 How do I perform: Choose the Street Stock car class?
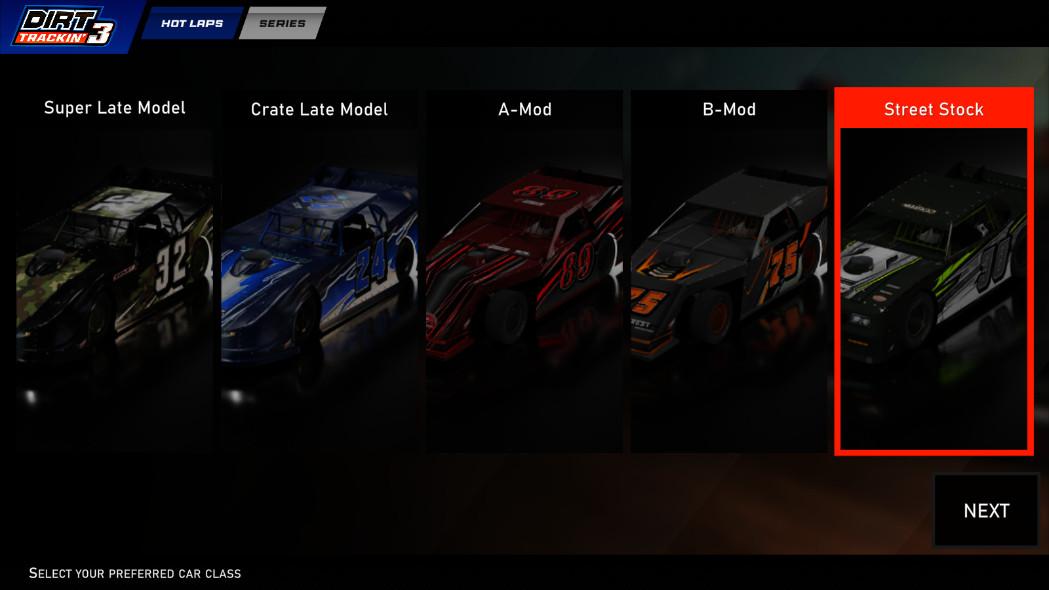pyautogui.click(x=933, y=270)
